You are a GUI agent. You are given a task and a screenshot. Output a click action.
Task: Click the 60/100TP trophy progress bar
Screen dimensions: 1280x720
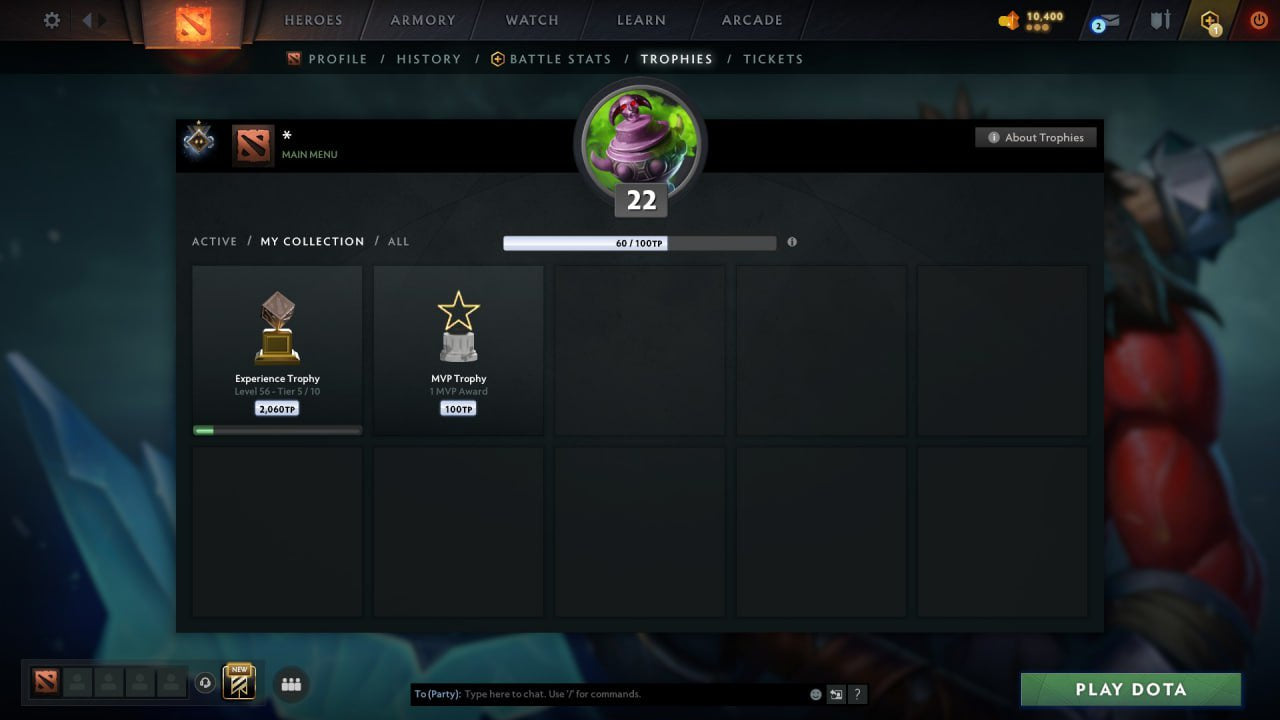point(640,242)
